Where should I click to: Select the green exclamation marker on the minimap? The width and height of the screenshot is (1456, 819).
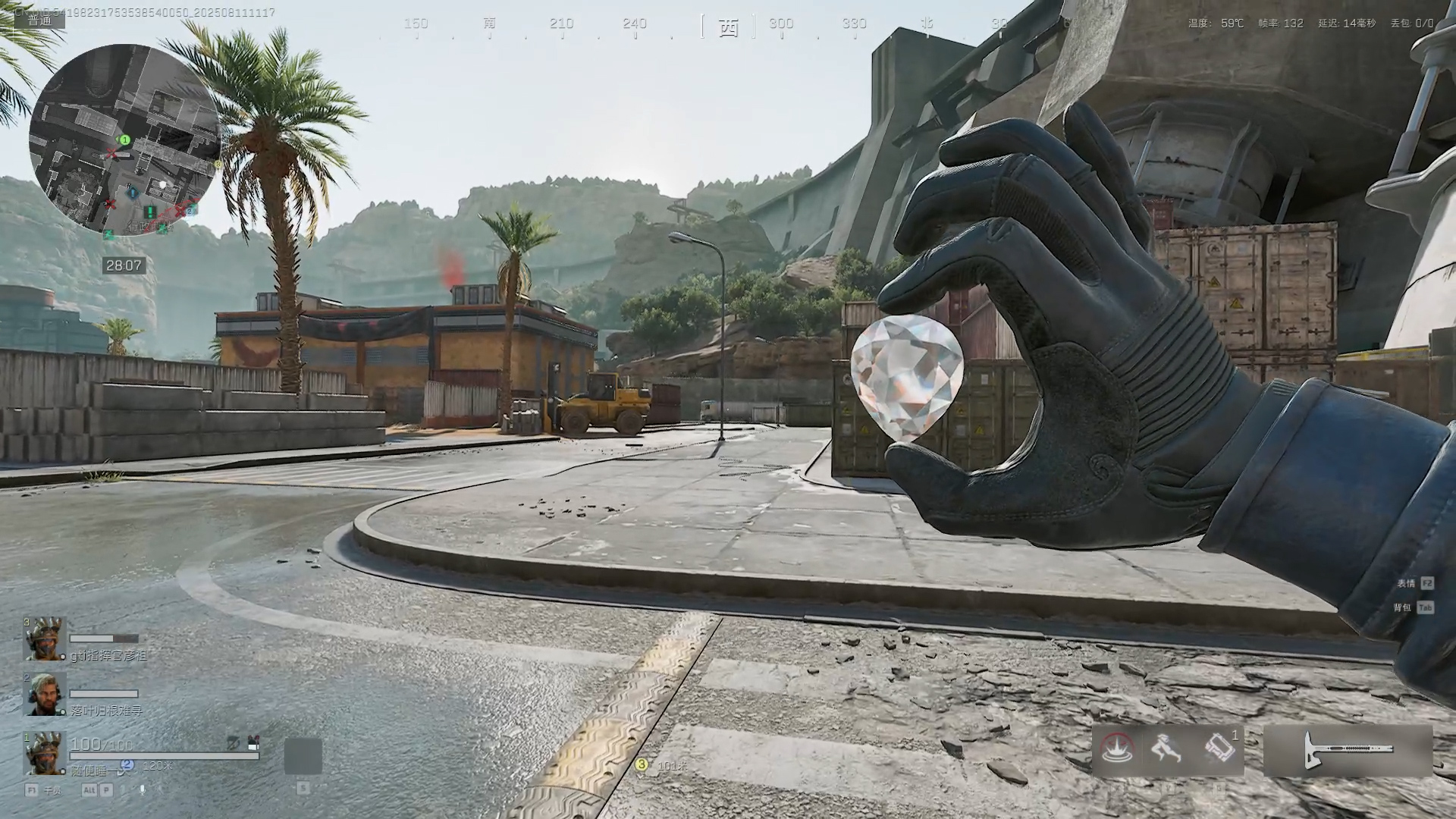(x=150, y=211)
